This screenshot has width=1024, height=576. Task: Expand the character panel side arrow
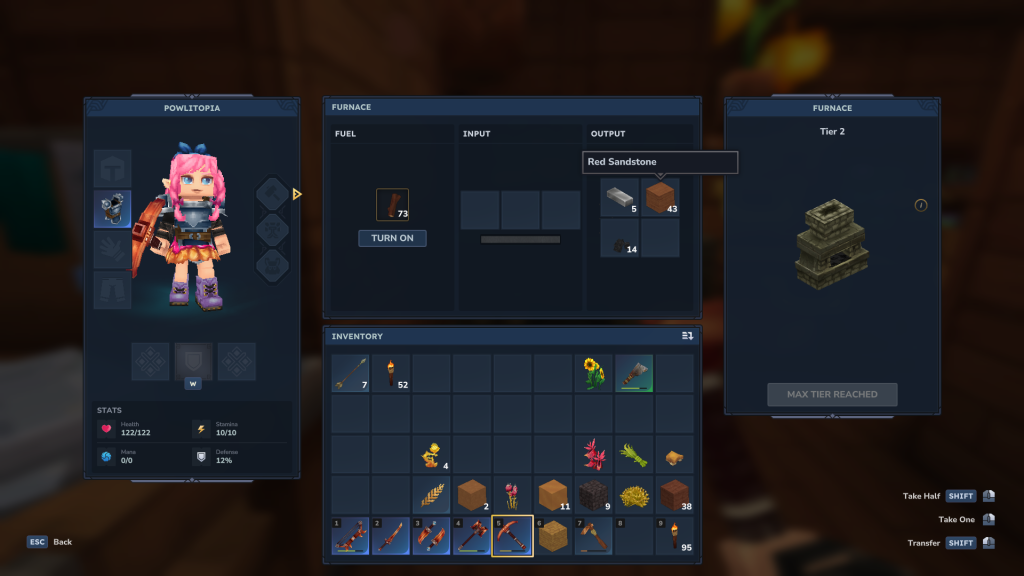tap(297, 194)
